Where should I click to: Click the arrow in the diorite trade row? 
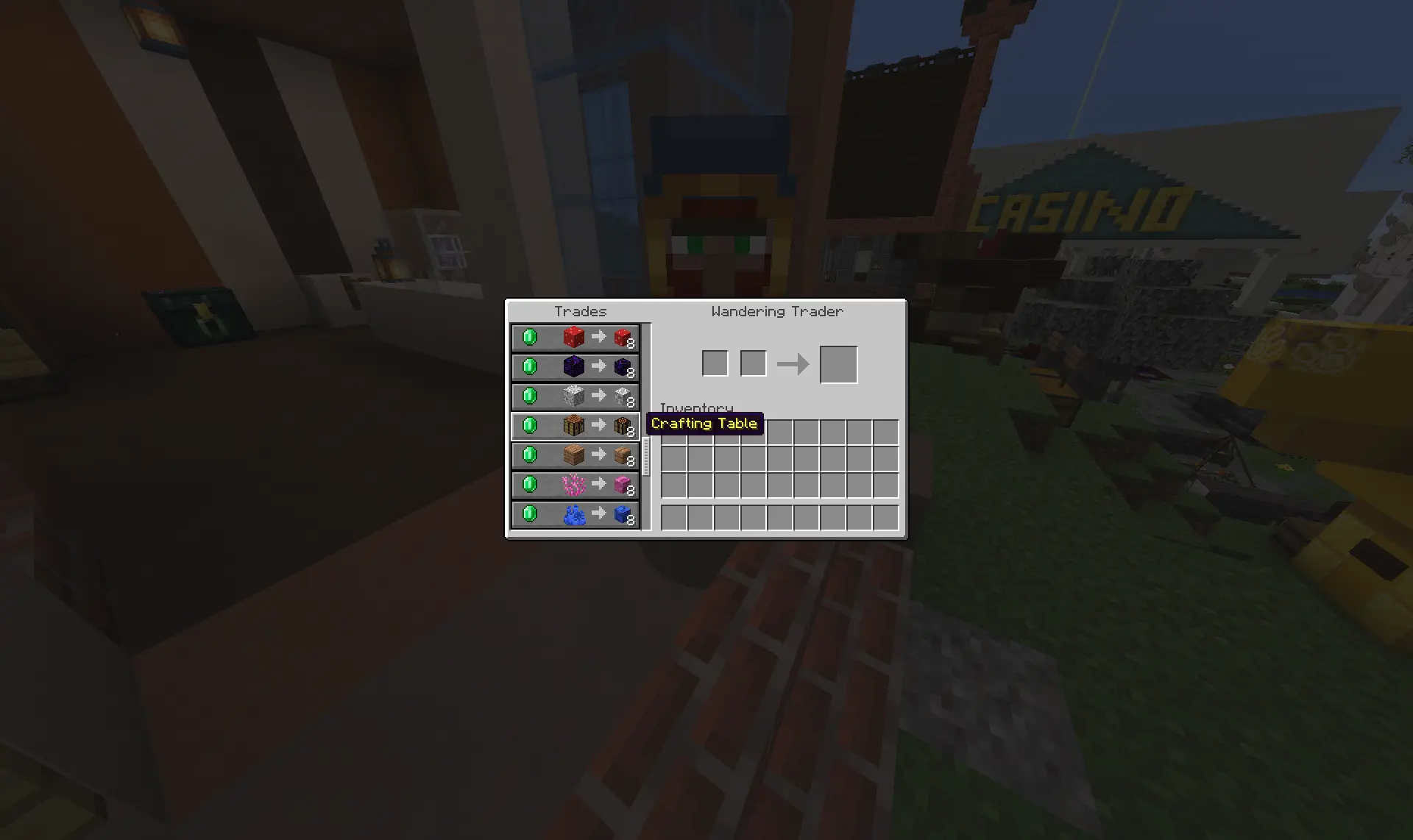(598, 396)
